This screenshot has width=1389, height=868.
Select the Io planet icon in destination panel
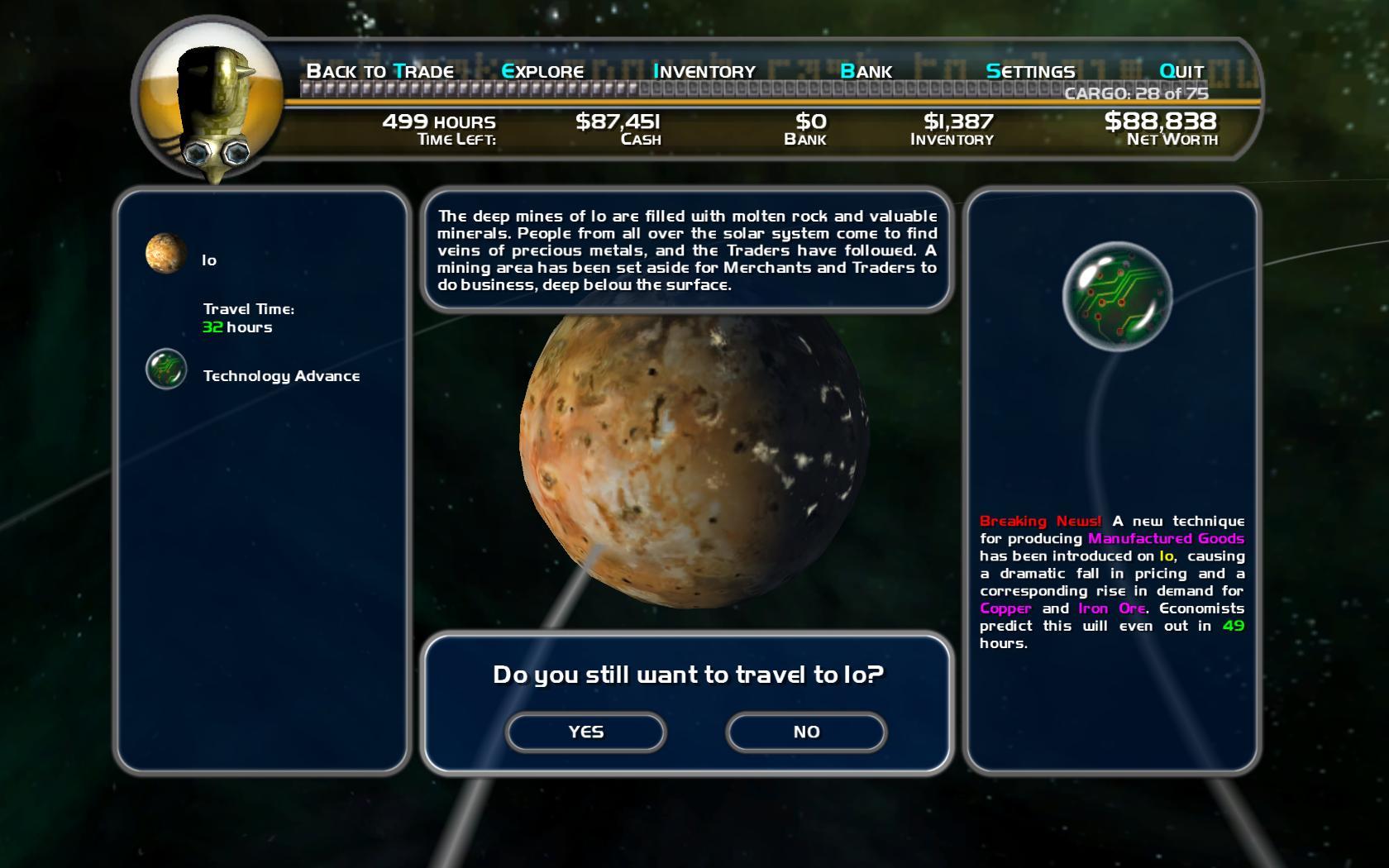(166, 253)
